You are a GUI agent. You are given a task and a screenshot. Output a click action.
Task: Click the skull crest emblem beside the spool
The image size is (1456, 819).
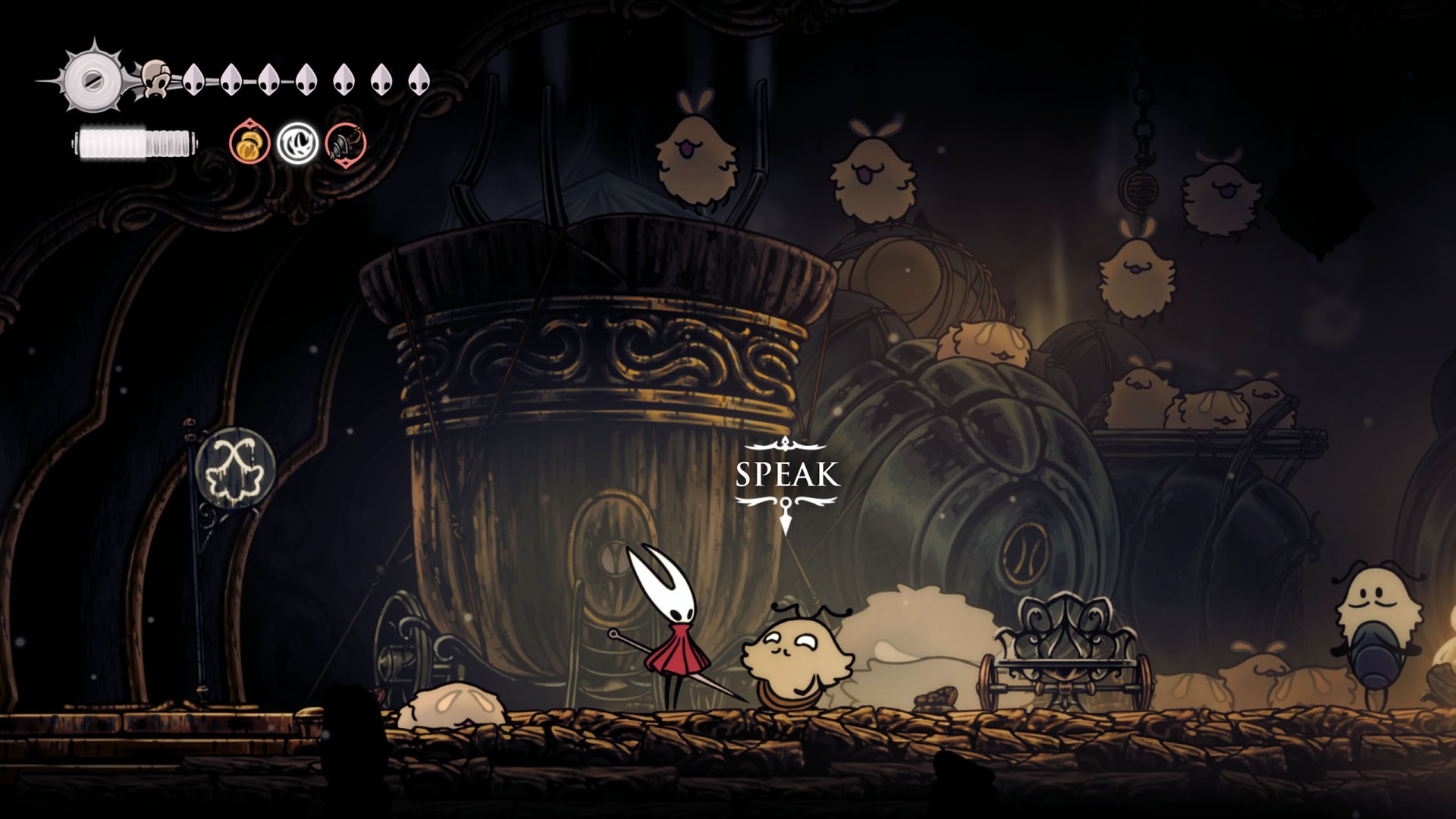(157, 78)
